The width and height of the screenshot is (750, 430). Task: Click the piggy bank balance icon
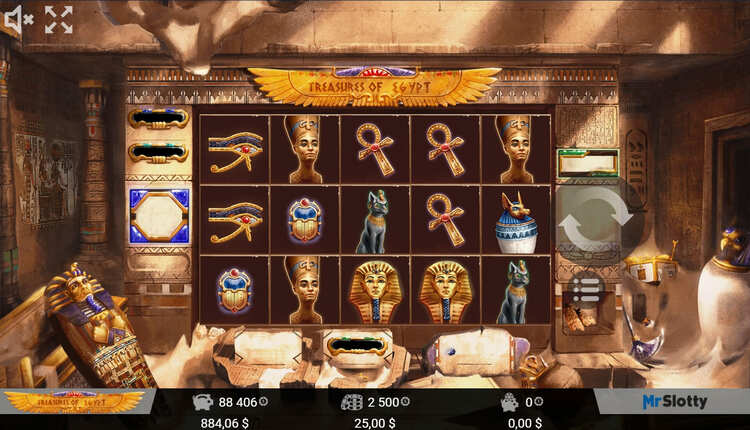(x=201, y=401)
